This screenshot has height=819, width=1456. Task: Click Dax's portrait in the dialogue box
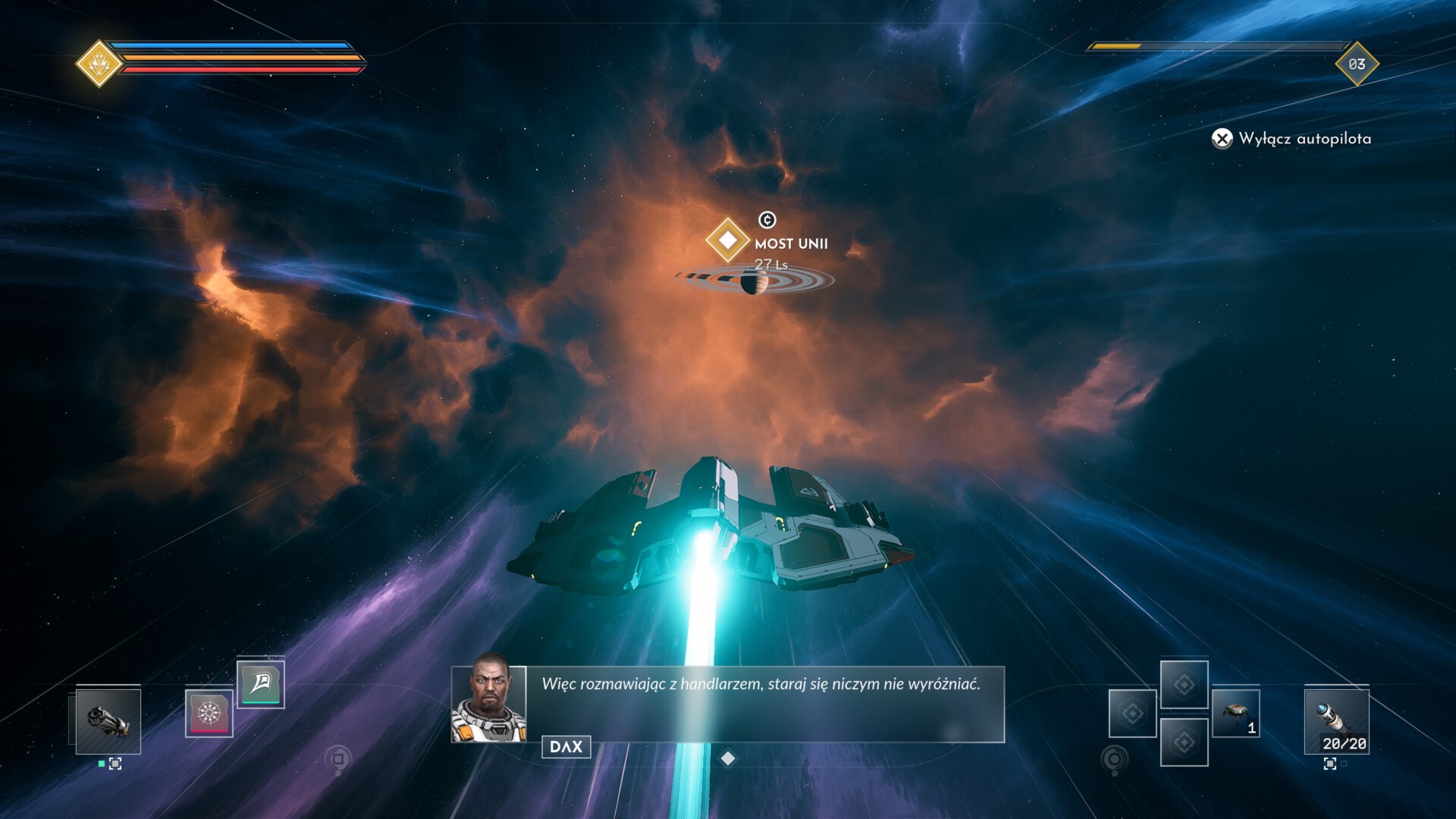tap(489, 699)
